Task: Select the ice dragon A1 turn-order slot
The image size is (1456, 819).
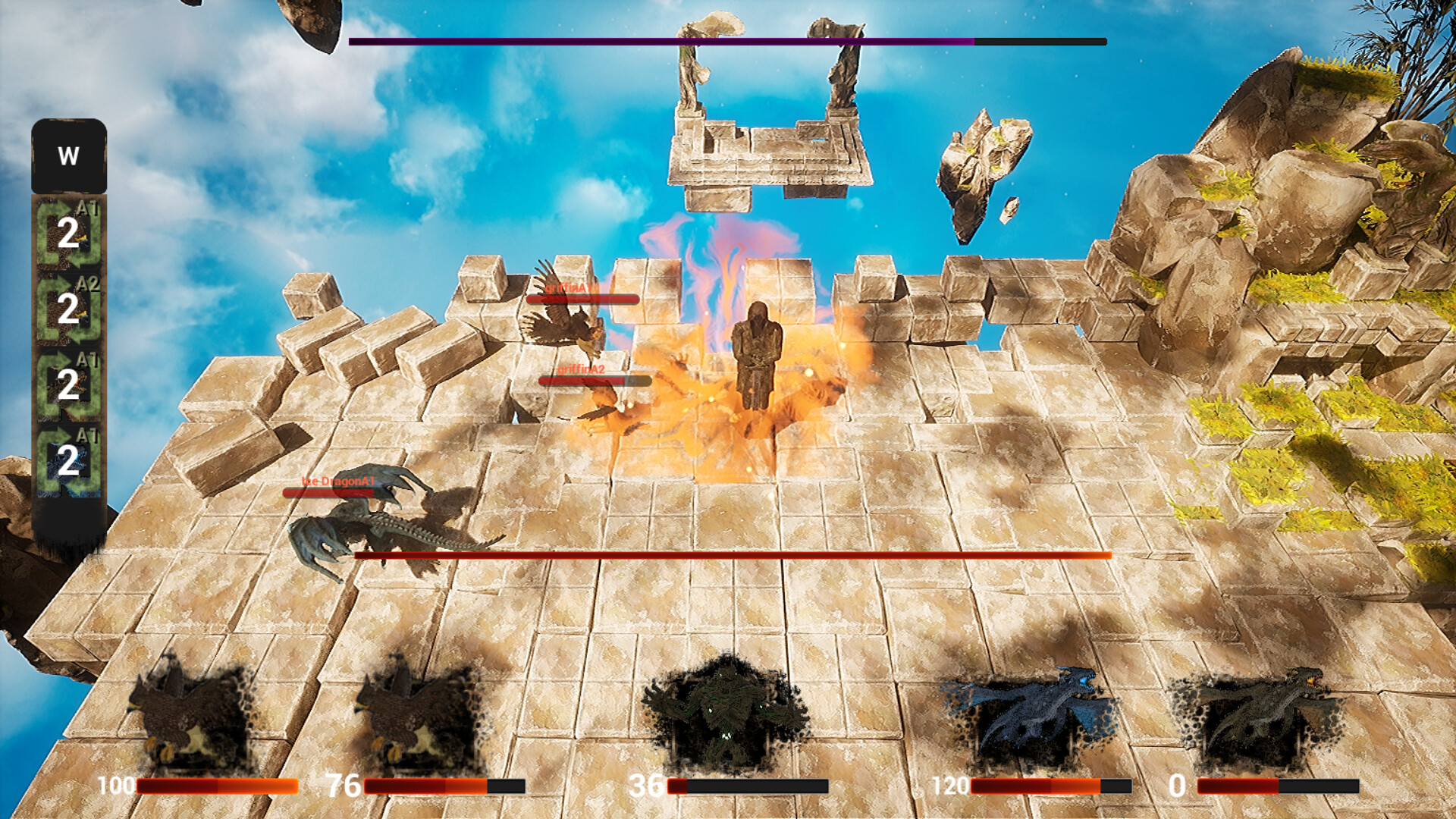Action: [x=69, y=460]
